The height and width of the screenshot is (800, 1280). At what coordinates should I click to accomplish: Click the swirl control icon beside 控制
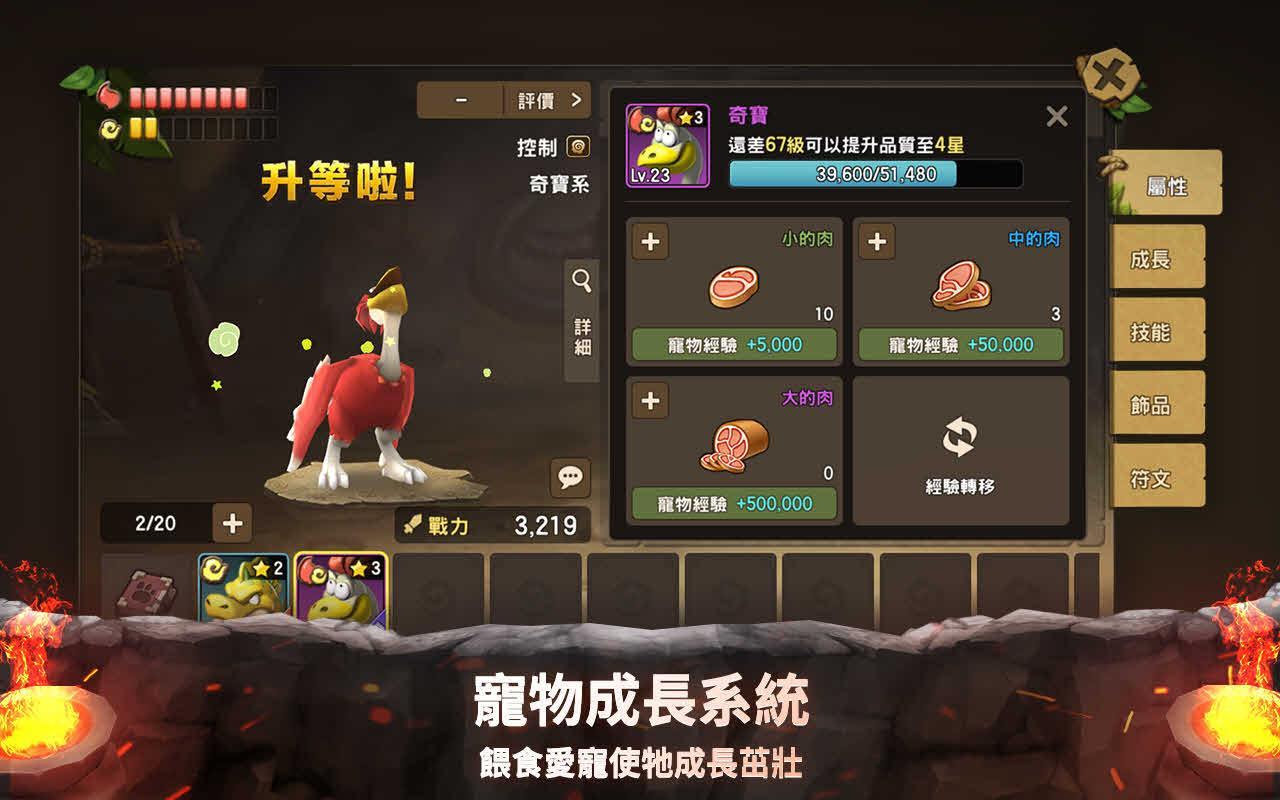point(577,148)
